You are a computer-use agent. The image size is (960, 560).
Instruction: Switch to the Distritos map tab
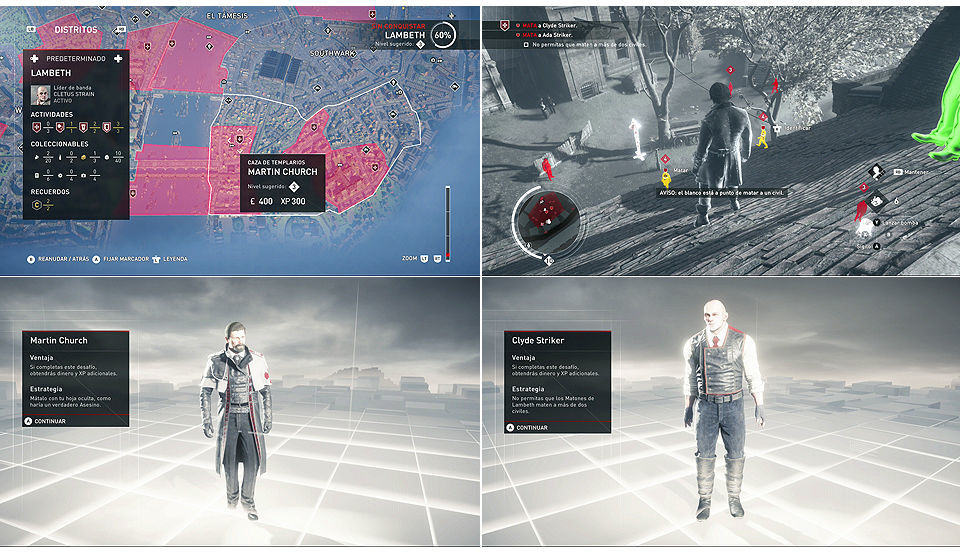(76, 29)
